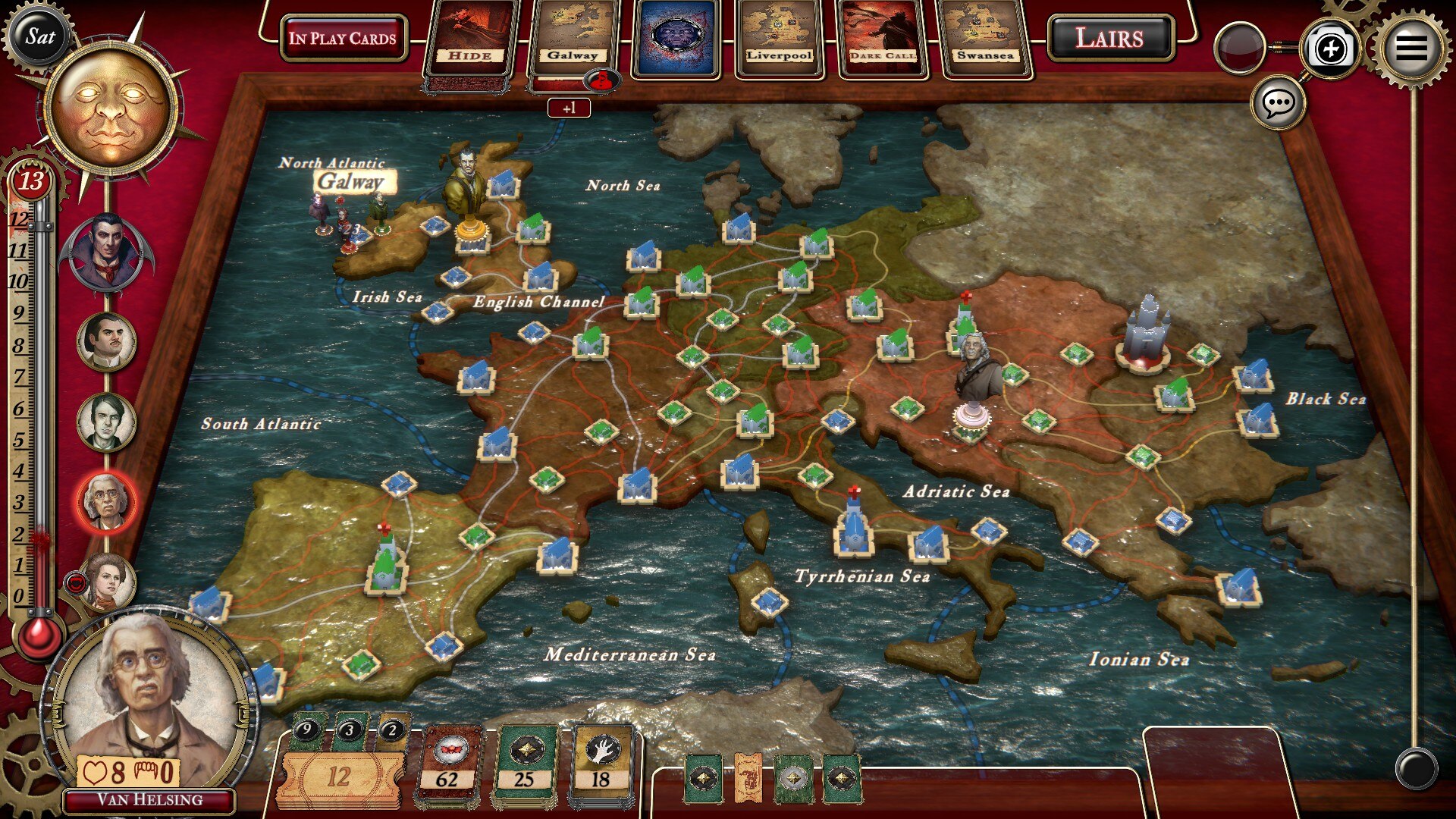Show the Lairs panel
The height and width of the screenshot is (819, 1456).
1109,38
